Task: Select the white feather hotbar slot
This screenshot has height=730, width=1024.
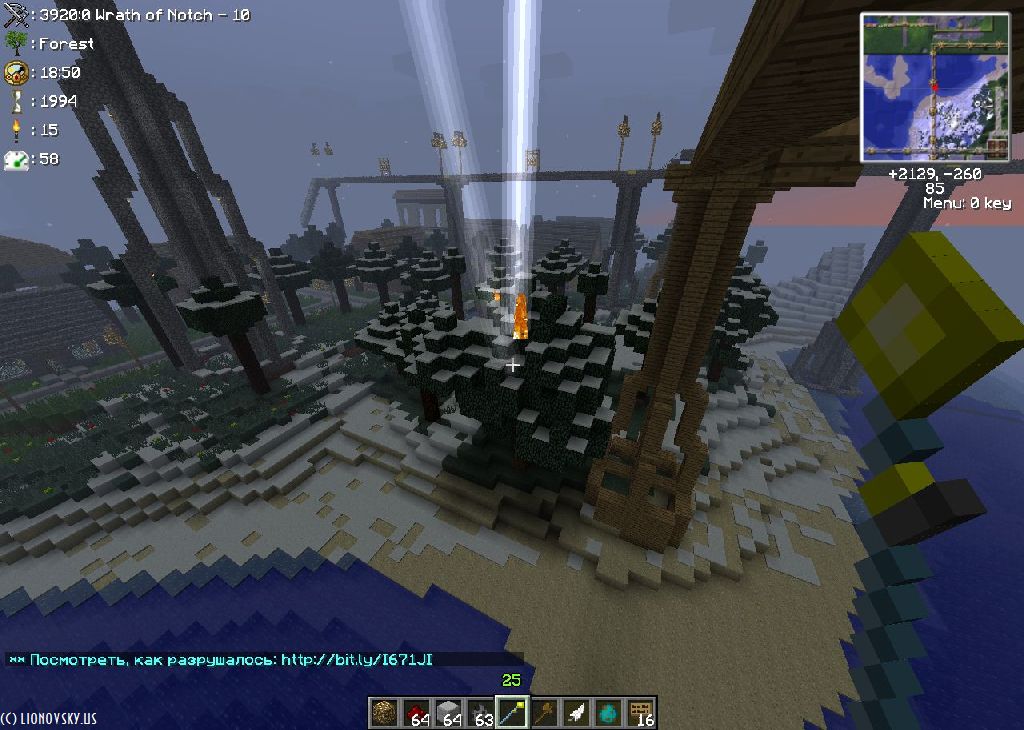Action: (x=577, y=713)
